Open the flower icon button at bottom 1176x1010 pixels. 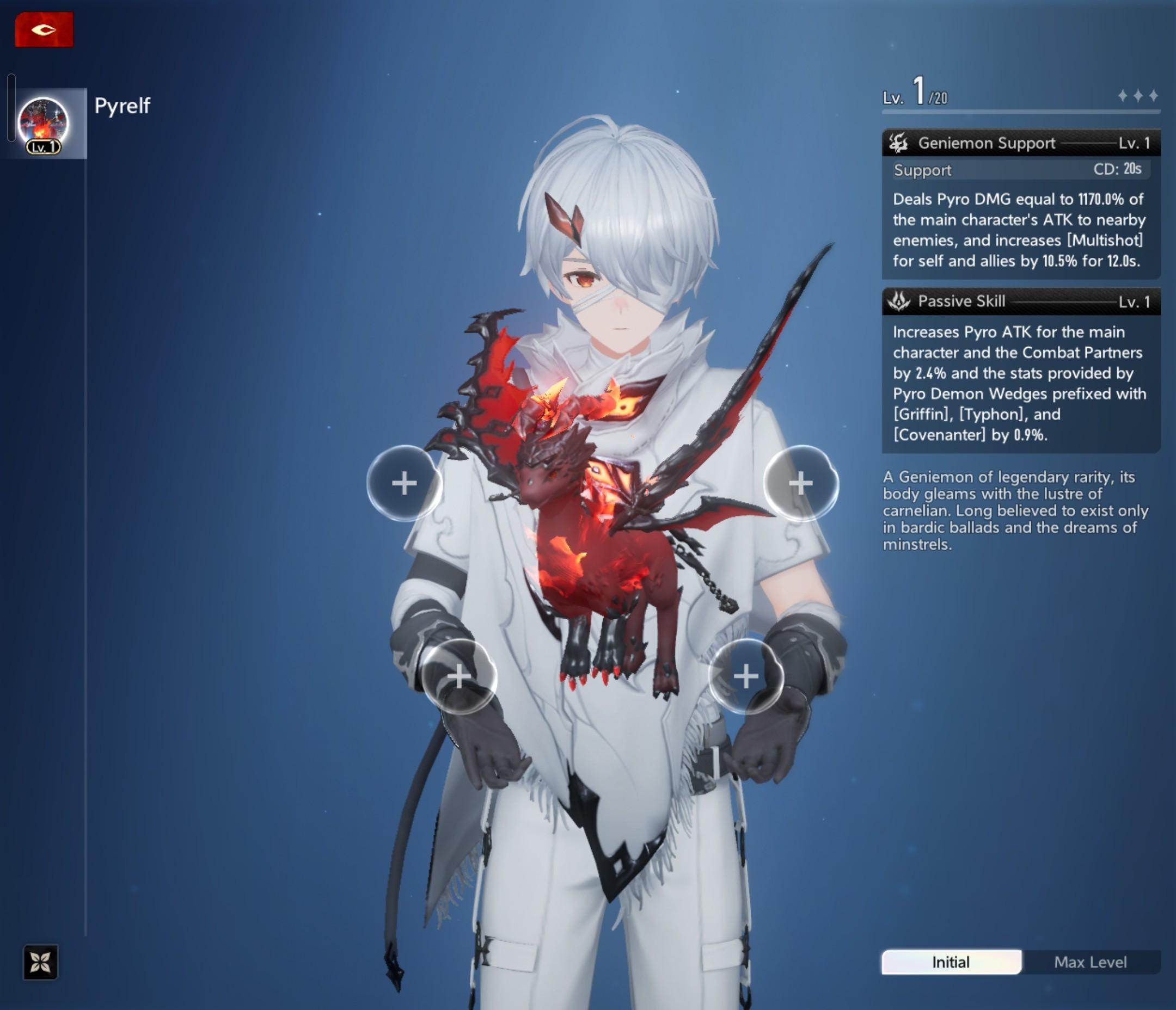pos(40,962)
